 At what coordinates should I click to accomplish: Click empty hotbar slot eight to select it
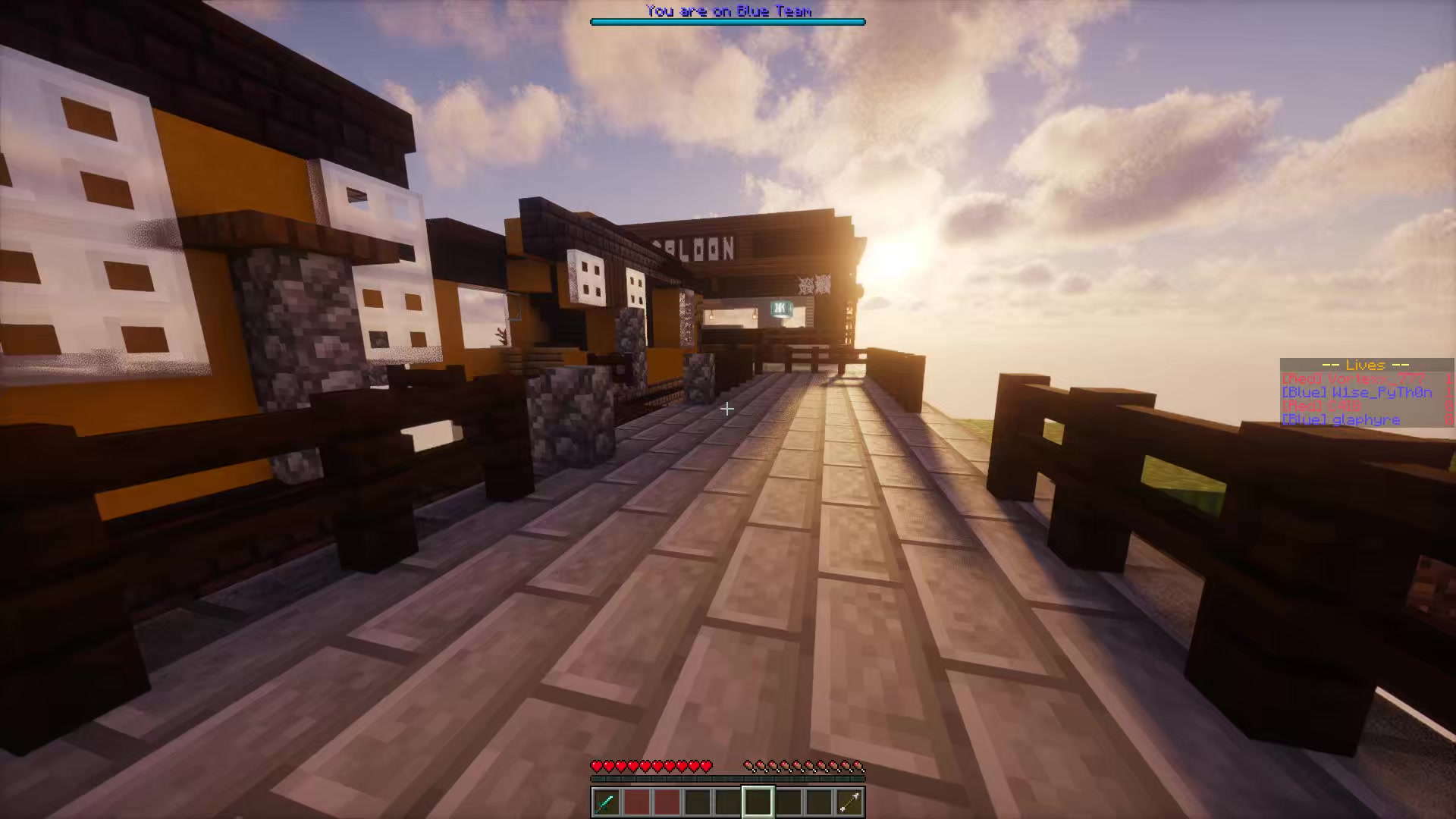[x=819, y=802]
